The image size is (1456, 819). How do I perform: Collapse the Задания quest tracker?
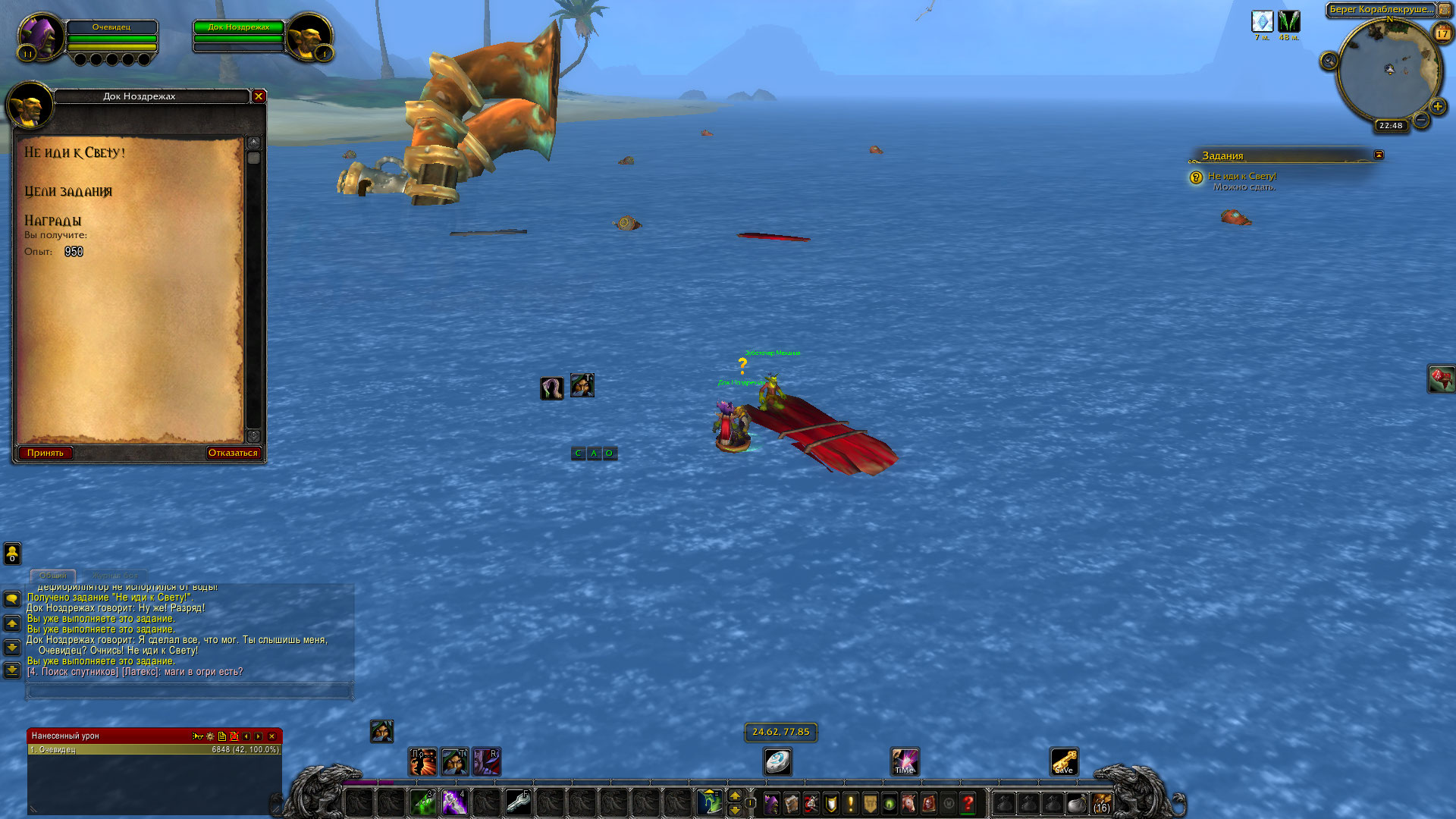[1379, 155]
